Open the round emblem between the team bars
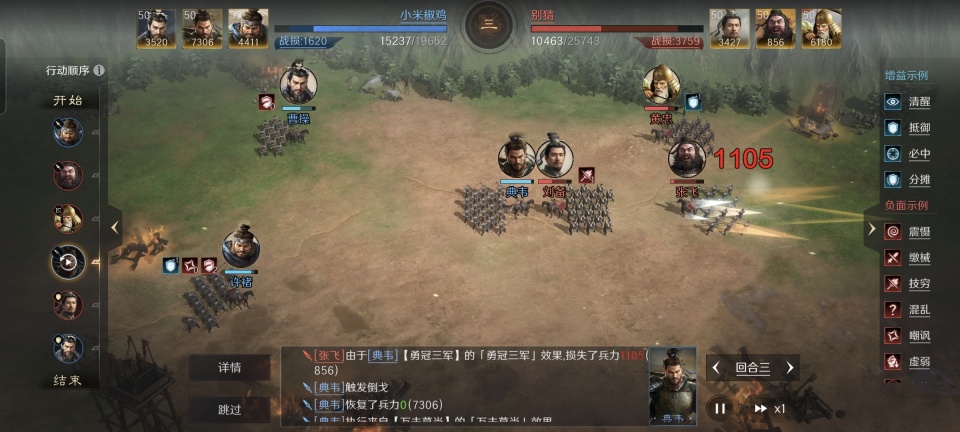This screenshot has width=960, height=432. pos(489,27)
